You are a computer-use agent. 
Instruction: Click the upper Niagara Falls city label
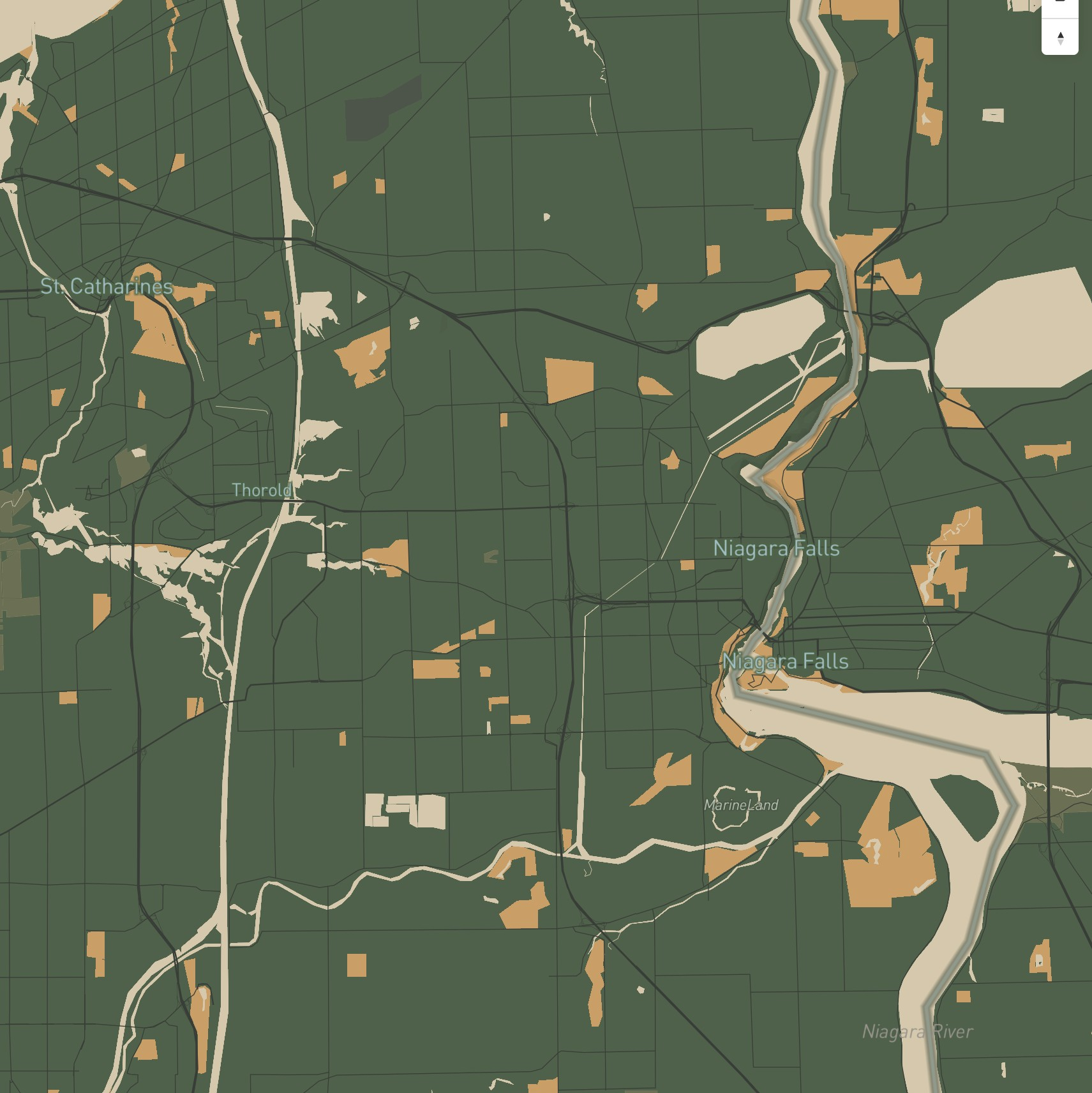pyautogui.click(x=776, y=548)
